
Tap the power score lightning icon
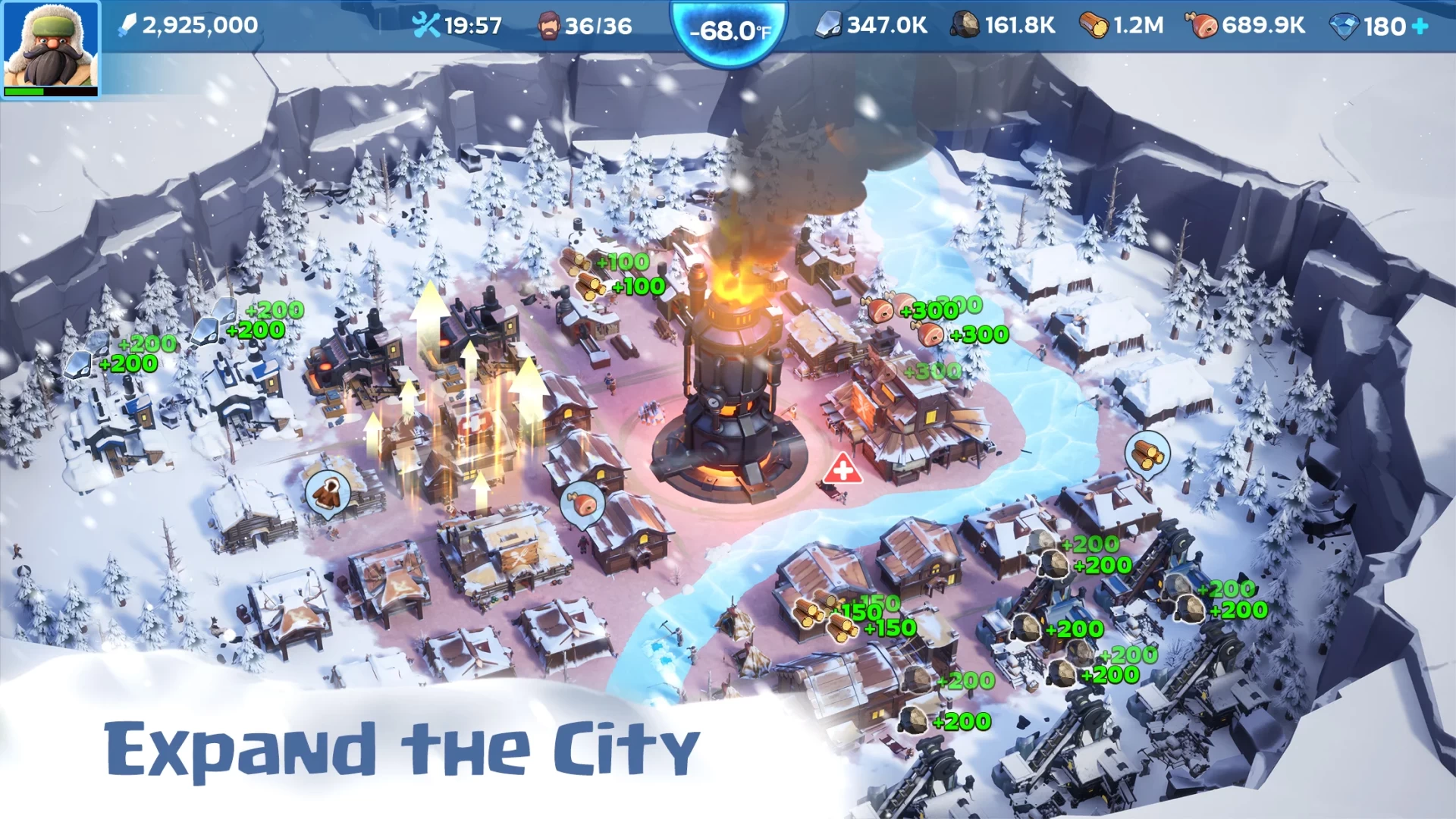pos(127,26)
